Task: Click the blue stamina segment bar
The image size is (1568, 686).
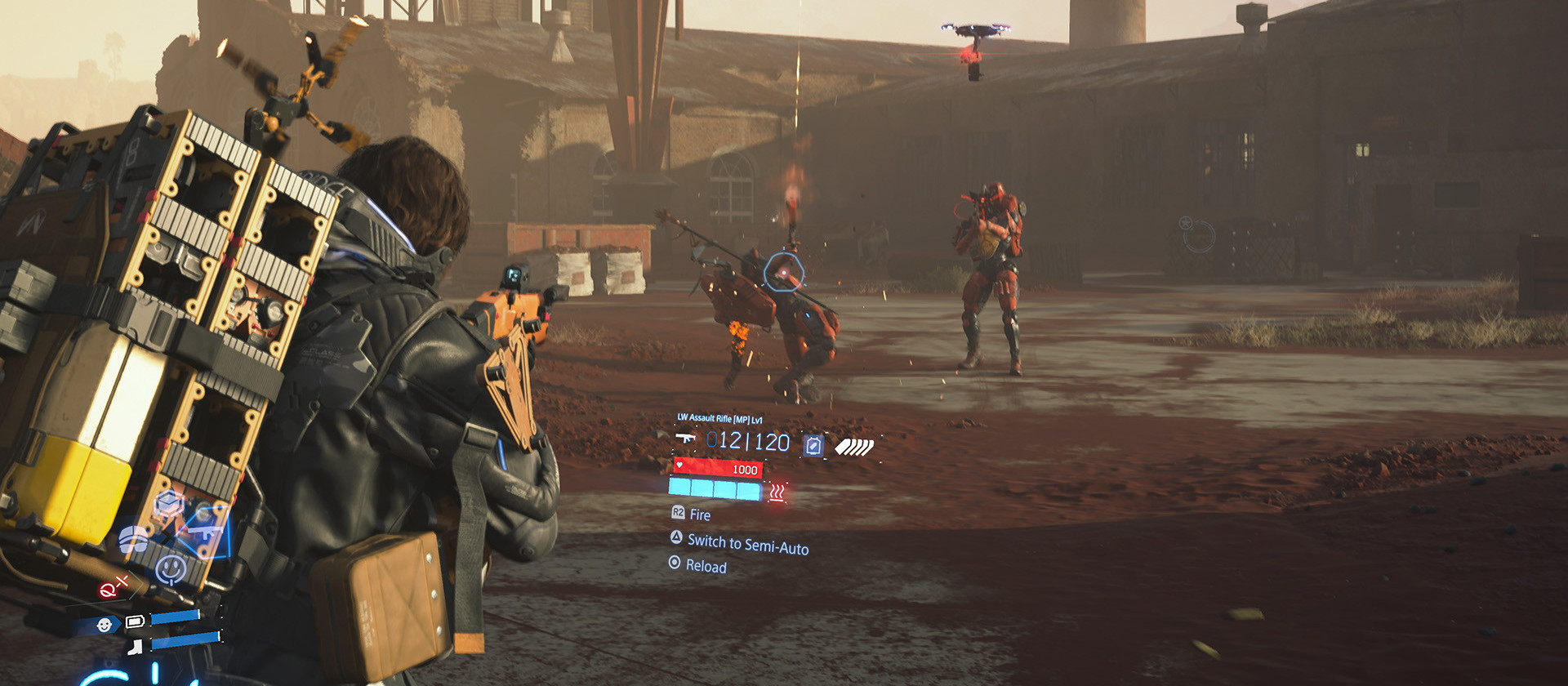Action: click(715, 490)
